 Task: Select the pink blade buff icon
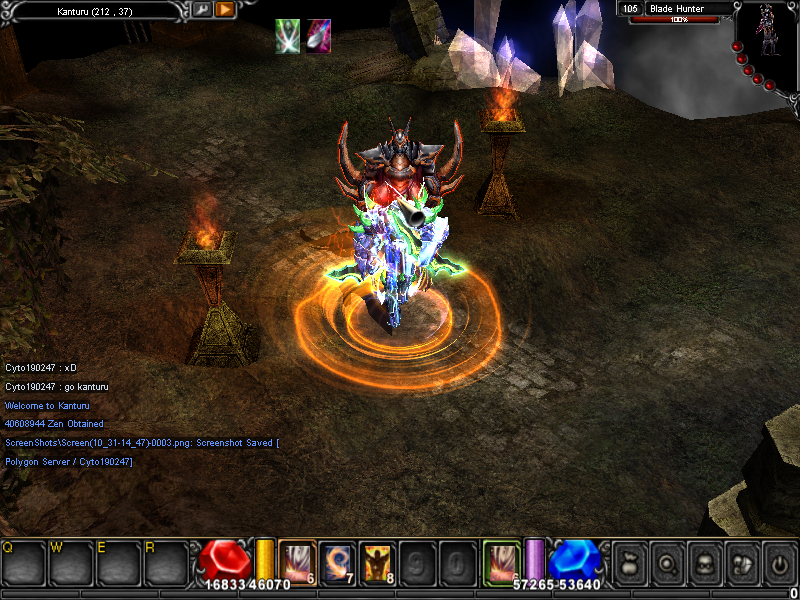[x=319, y=37]
